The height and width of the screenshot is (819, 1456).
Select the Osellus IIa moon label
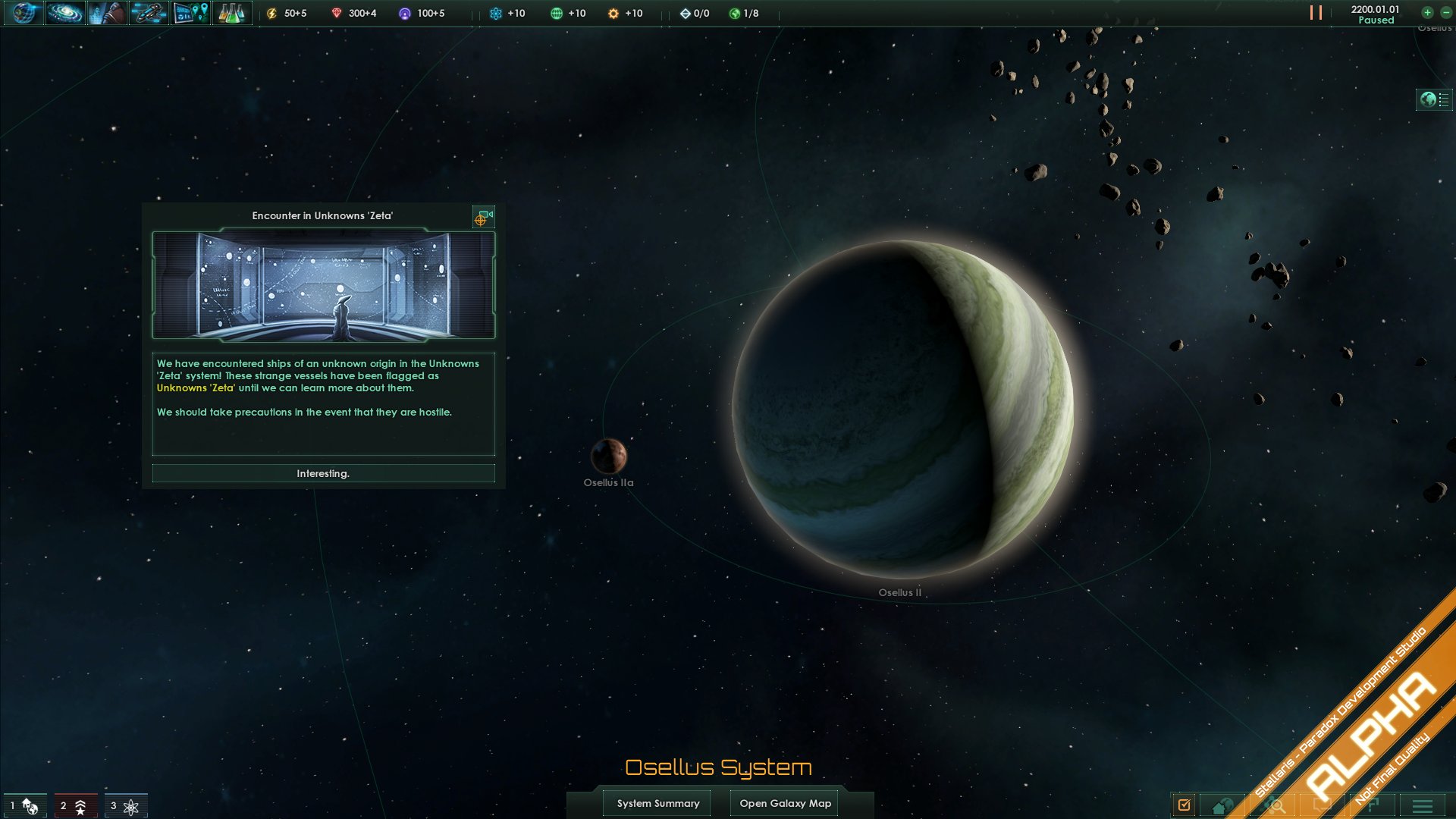pos(608,482)
